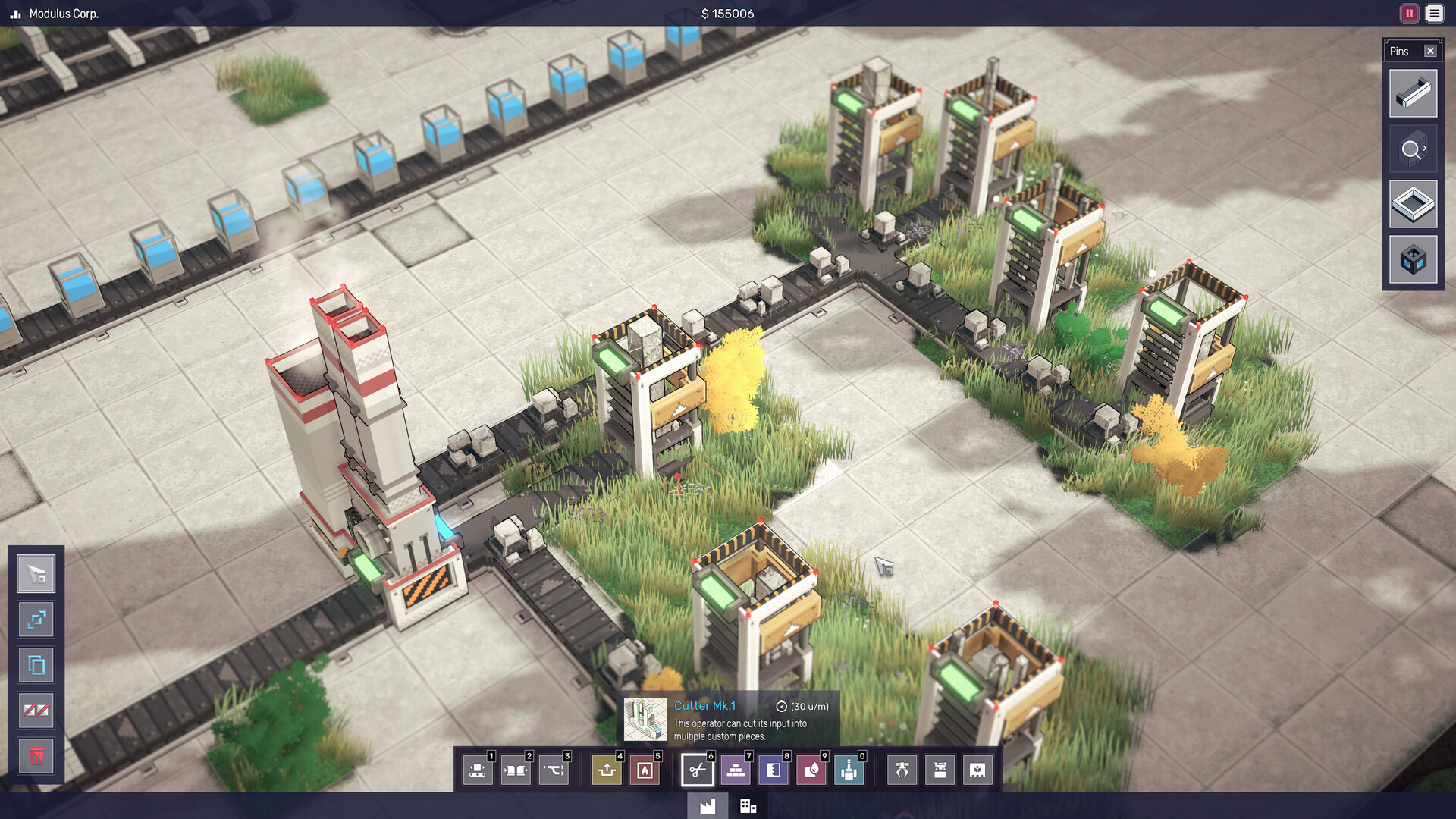The width and height of the screenshot is (1456, 819).
Task: Pause the simulation with the red pause button
Action: click(1407, 13)
